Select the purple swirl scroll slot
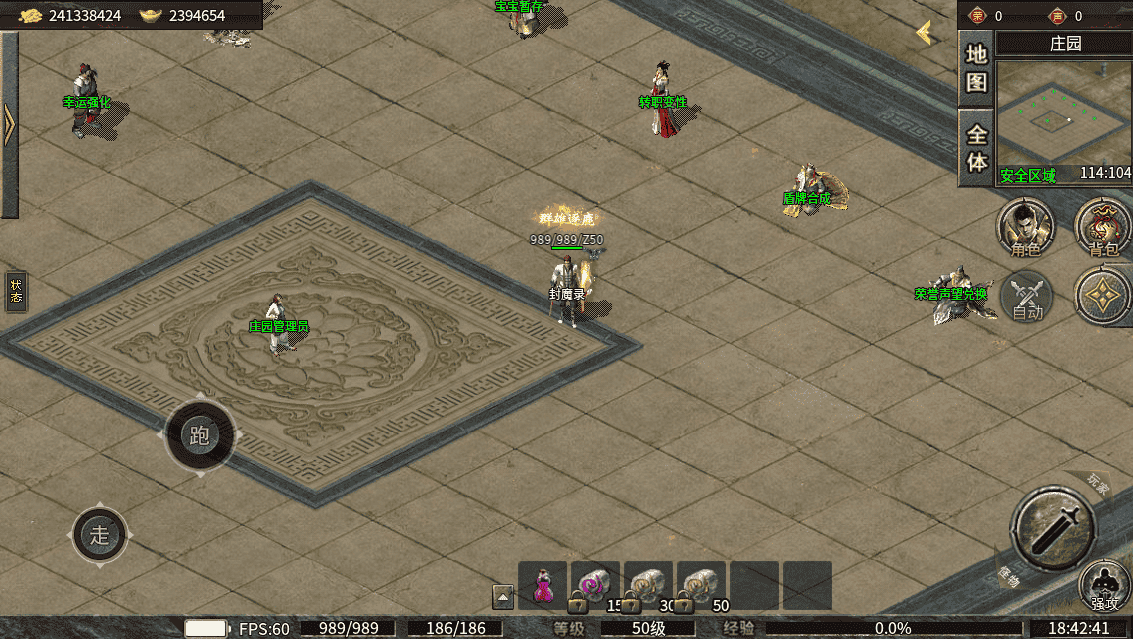Viewport: 1133px width, 639px height. pyautogui.click(x=596, y=585)
